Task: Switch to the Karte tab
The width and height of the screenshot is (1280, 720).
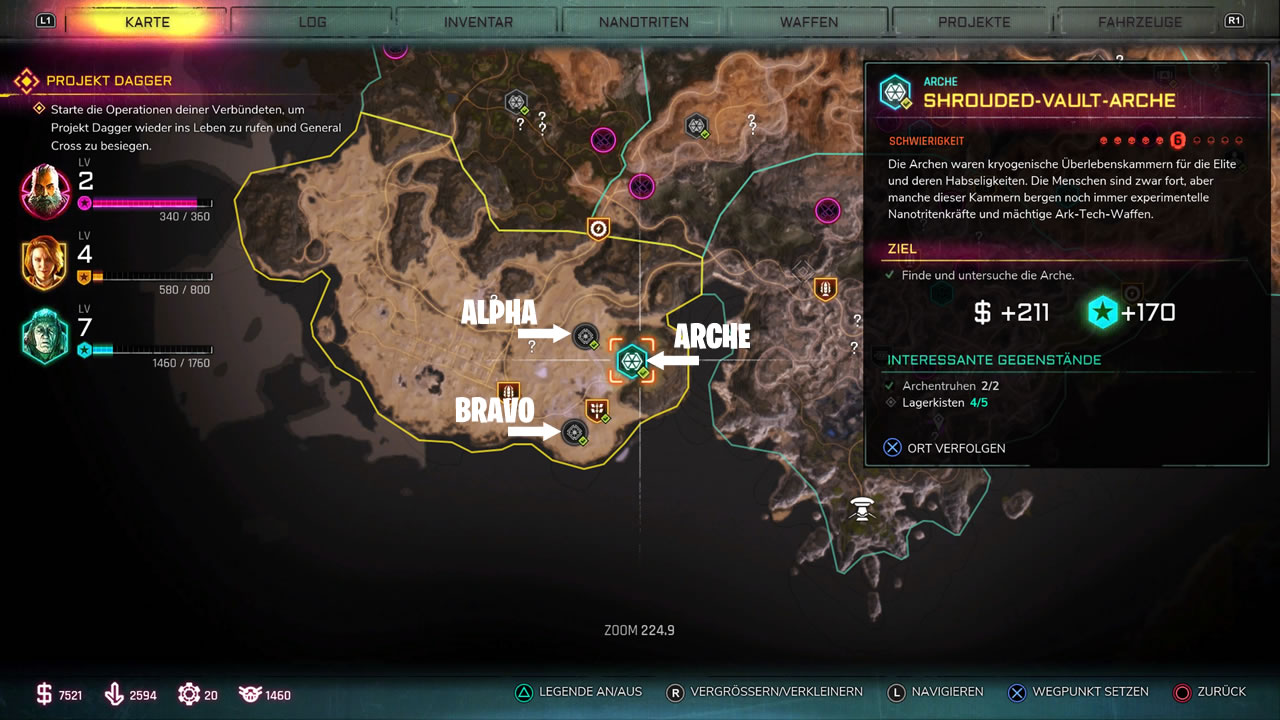Action: point(147,22)
